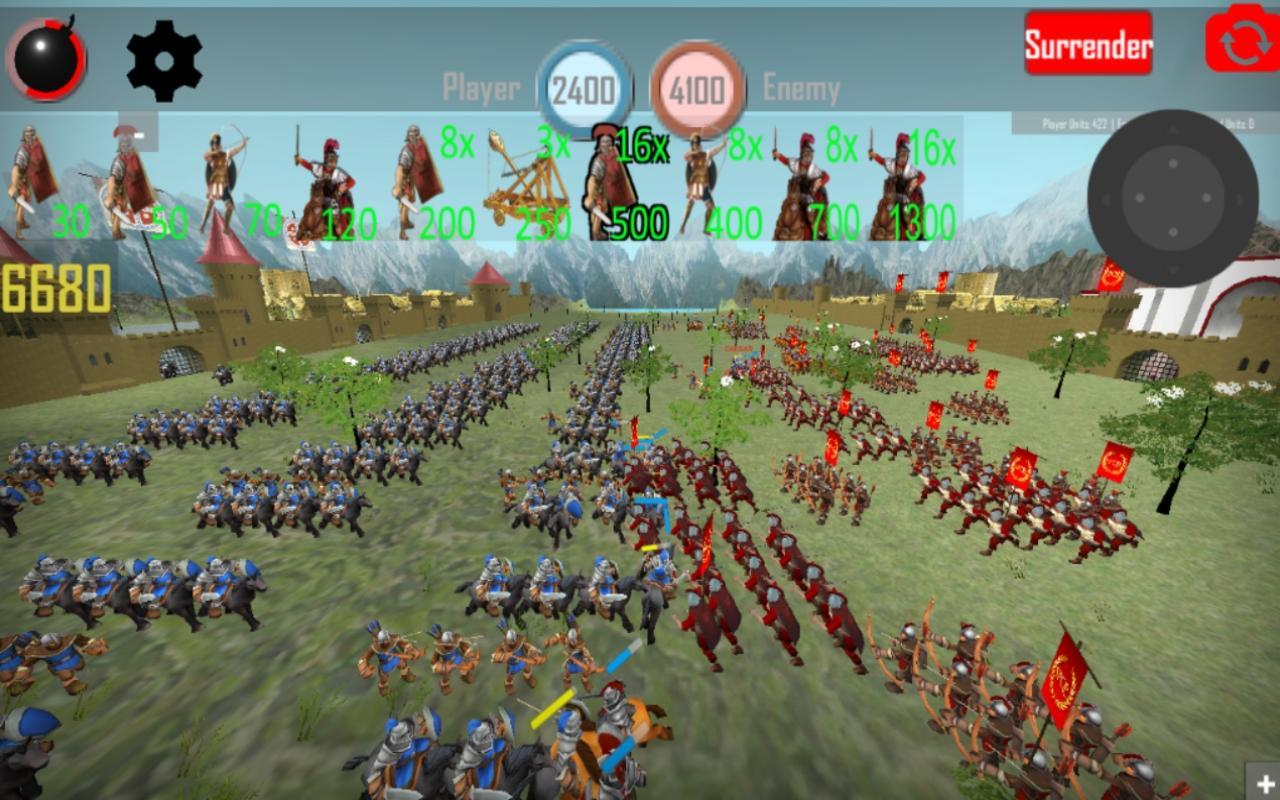Click the Player score circle showing 2400
This screenshot has width=1280, height=800.
[x=585, y=88]
